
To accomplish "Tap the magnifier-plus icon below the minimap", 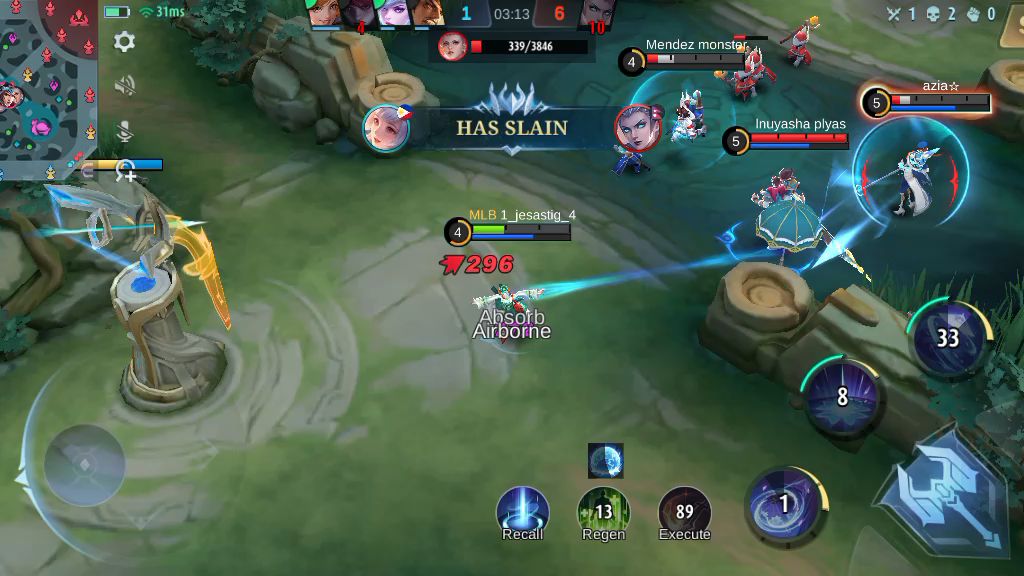I will tap(126, 172).
